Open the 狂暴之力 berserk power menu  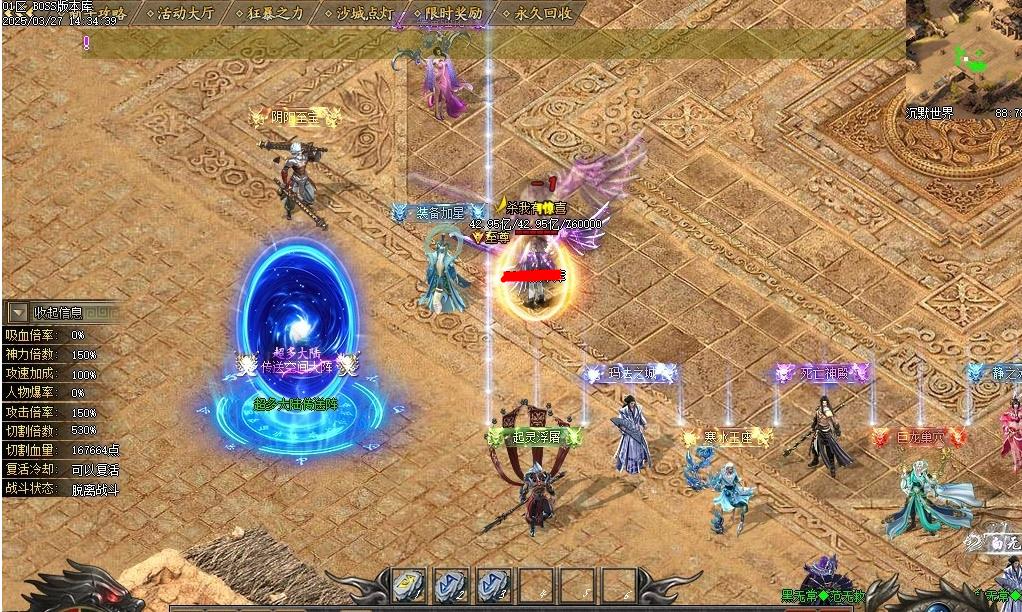point(276,13)
